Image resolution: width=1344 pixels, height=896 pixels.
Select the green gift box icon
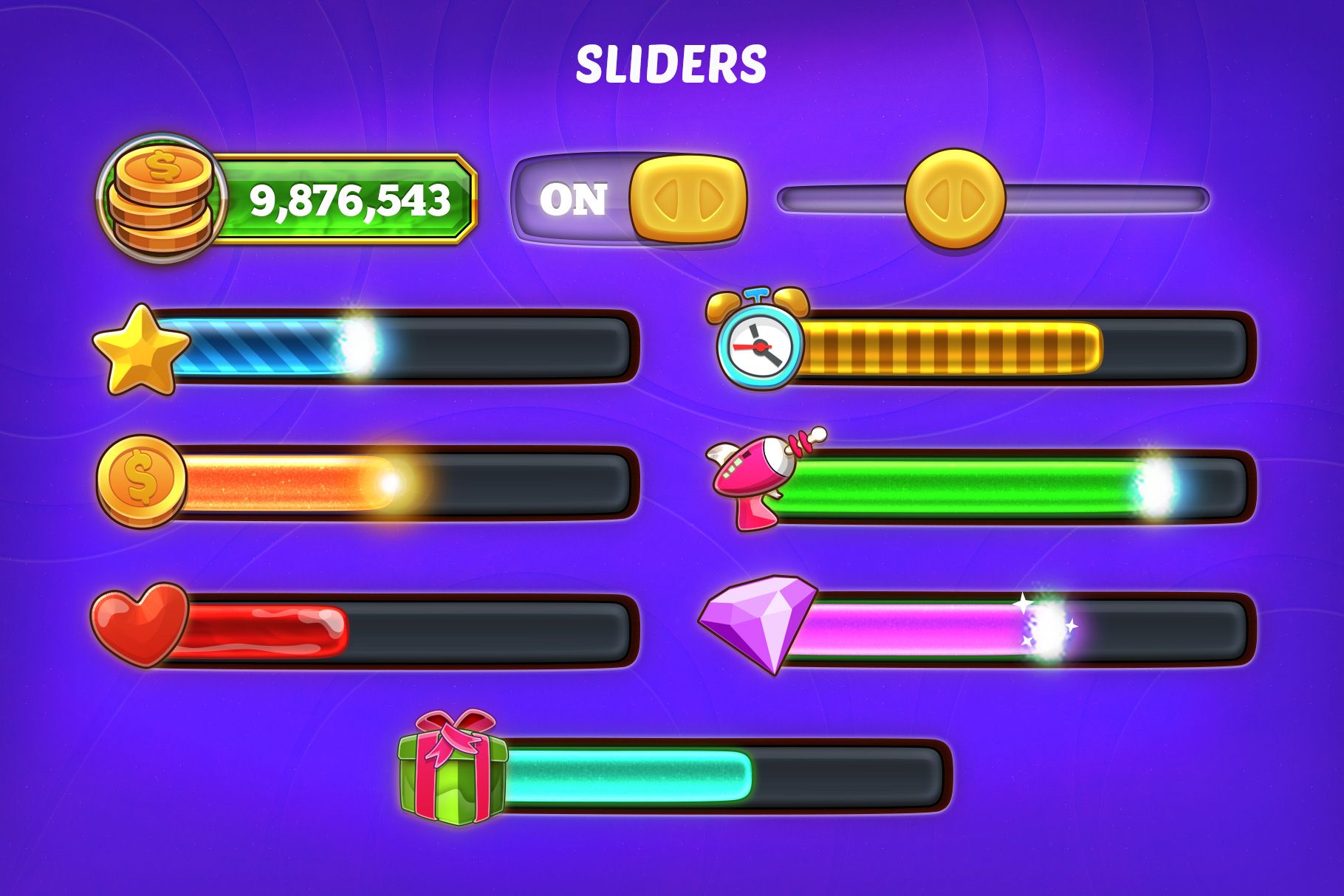coord(450,779)
